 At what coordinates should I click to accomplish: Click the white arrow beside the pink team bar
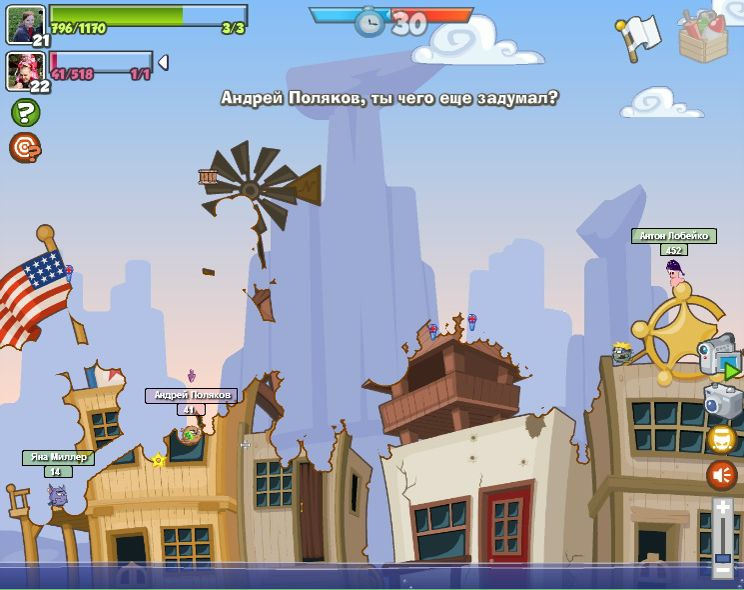163,63
